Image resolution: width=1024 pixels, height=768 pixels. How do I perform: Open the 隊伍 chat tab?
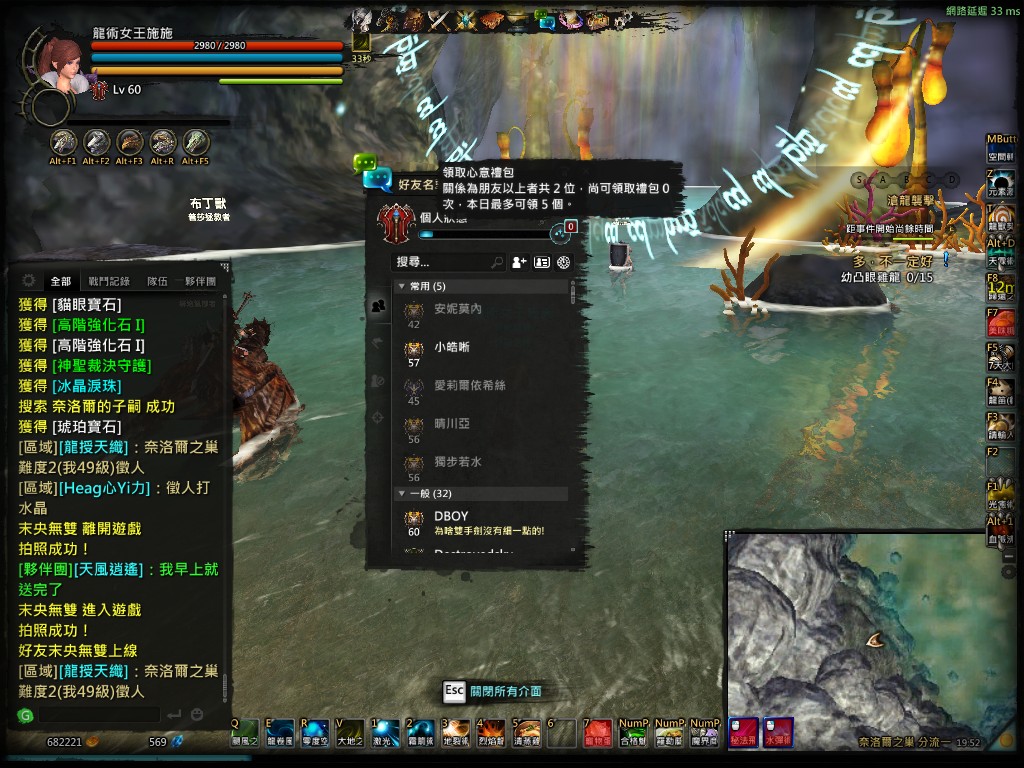(x=157, y=282)
